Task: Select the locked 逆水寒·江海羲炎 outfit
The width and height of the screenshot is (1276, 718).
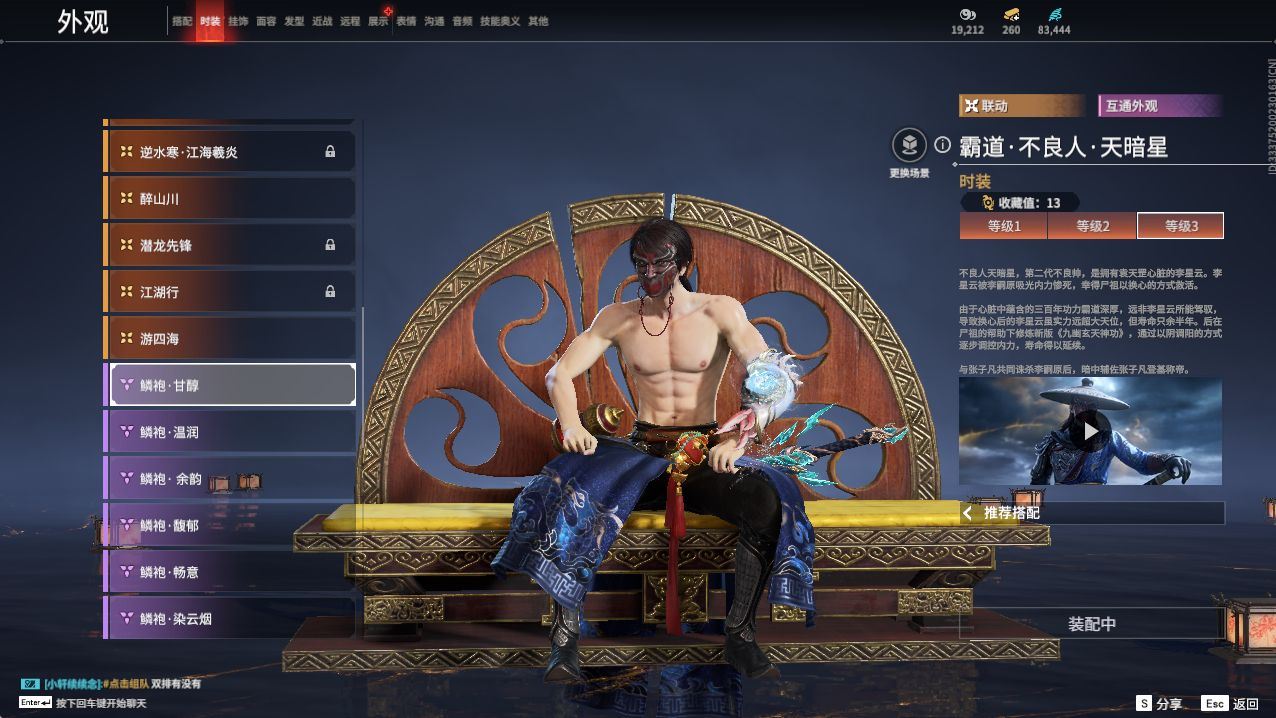Action: click(230, 152)
